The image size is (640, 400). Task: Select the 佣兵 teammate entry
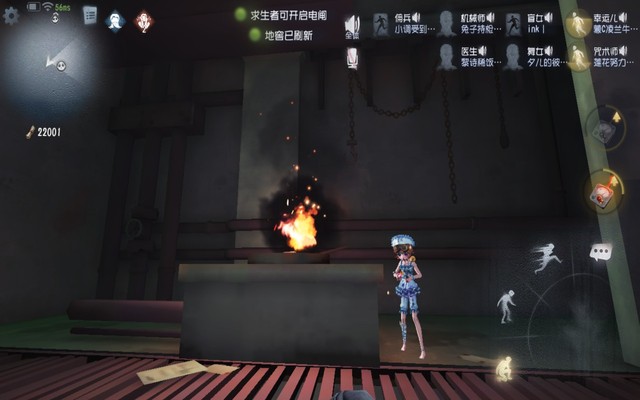[401, 24]
